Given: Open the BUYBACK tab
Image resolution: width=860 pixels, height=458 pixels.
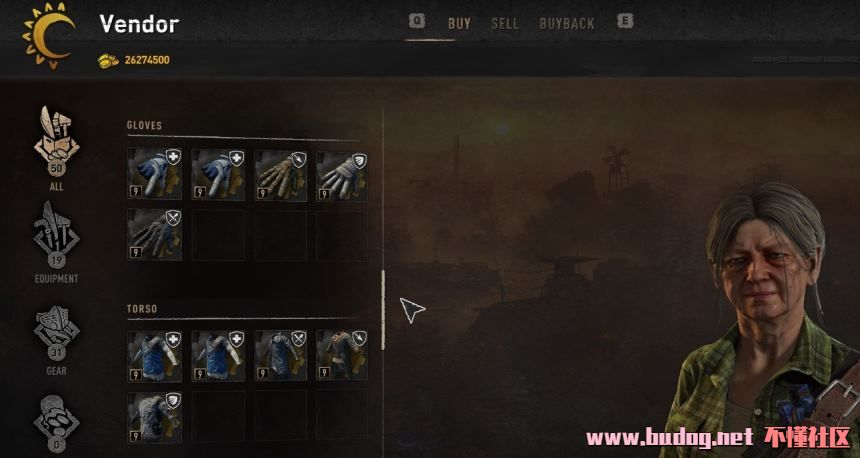Looking at the screenshot, I should [567, 24].
